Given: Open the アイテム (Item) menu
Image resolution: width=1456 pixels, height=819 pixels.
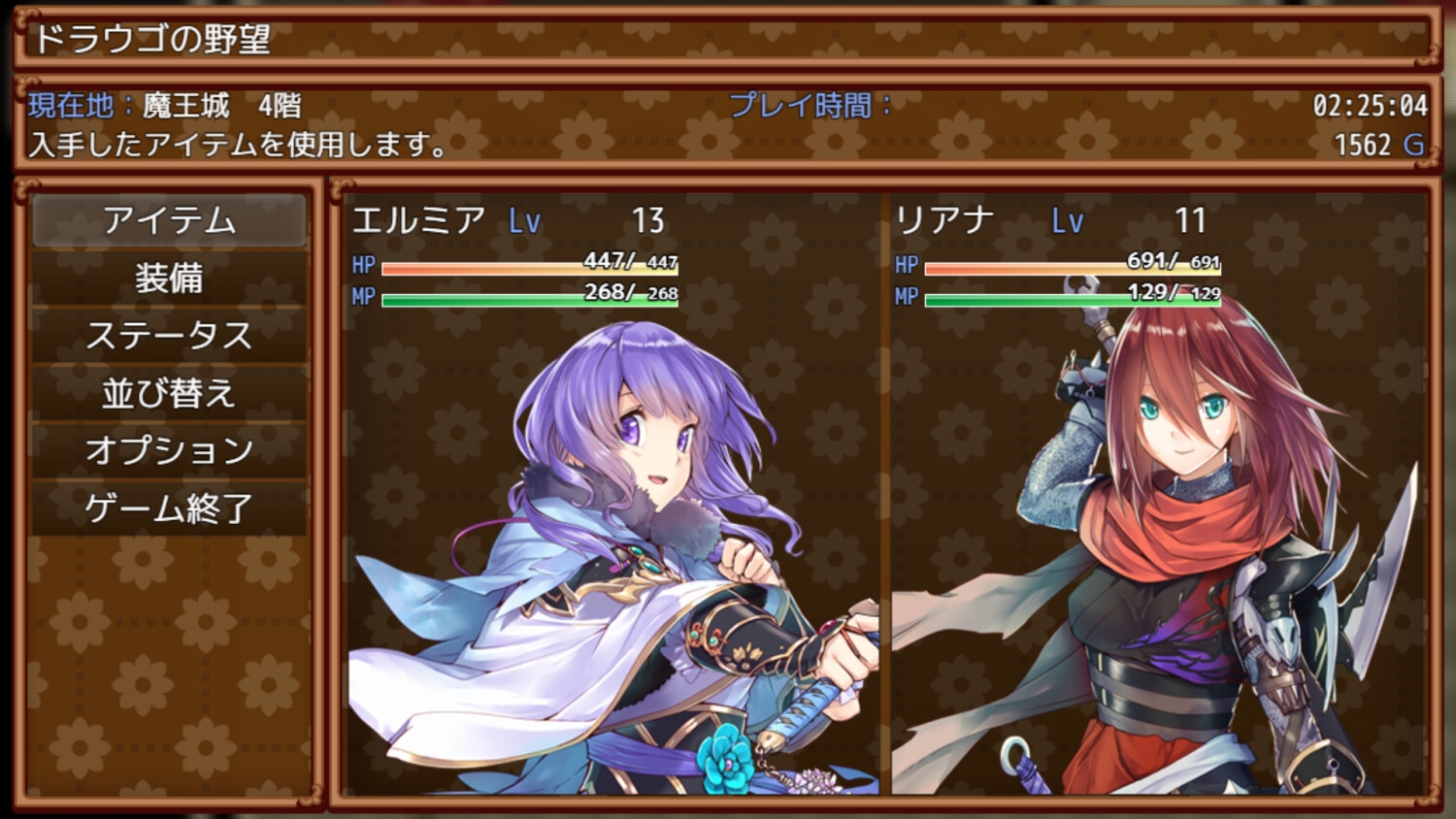Looking at the screenshot, I should click(169, 221).
